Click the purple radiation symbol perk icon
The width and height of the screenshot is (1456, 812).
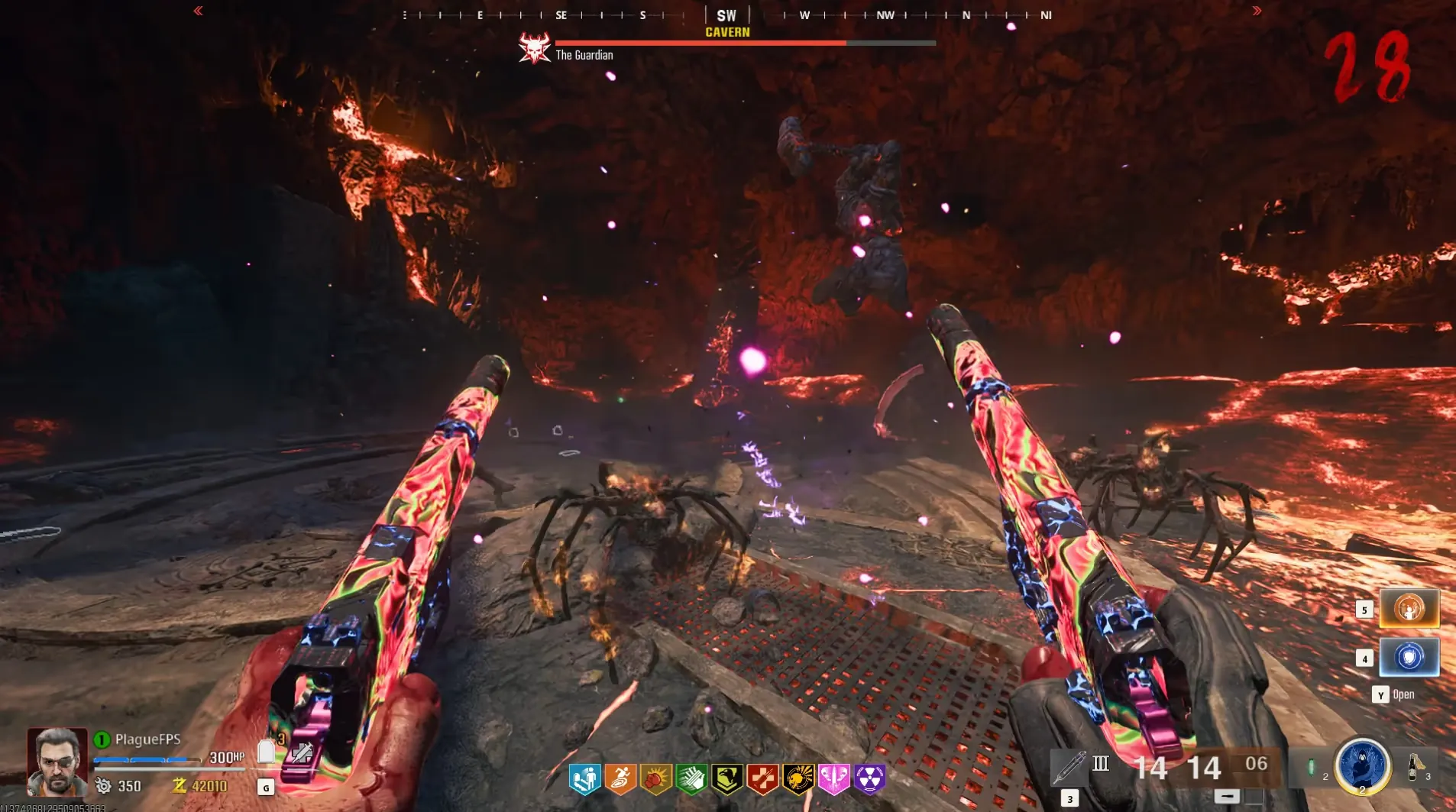click(869, 779)
